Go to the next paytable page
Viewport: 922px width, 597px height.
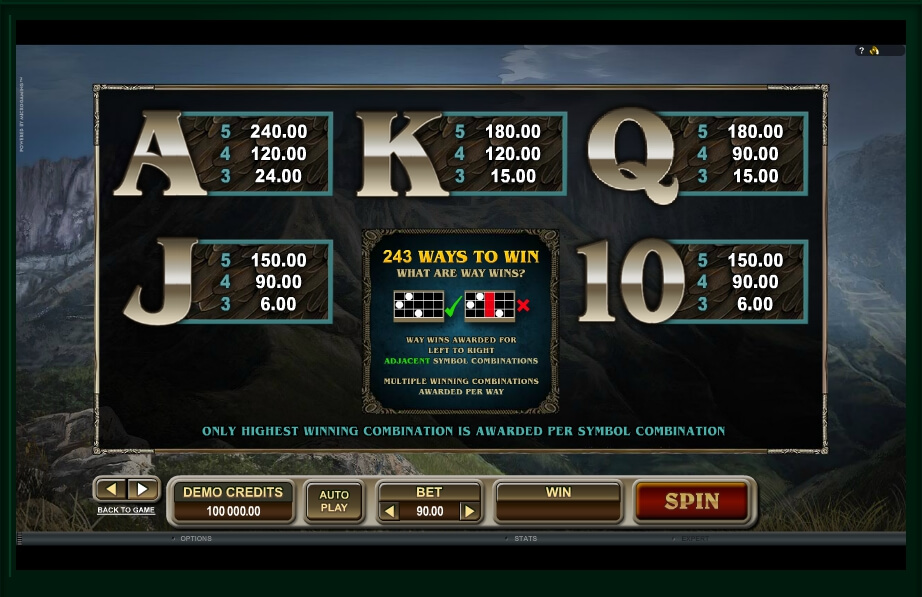pyautogui.click(x=143, y=489)
